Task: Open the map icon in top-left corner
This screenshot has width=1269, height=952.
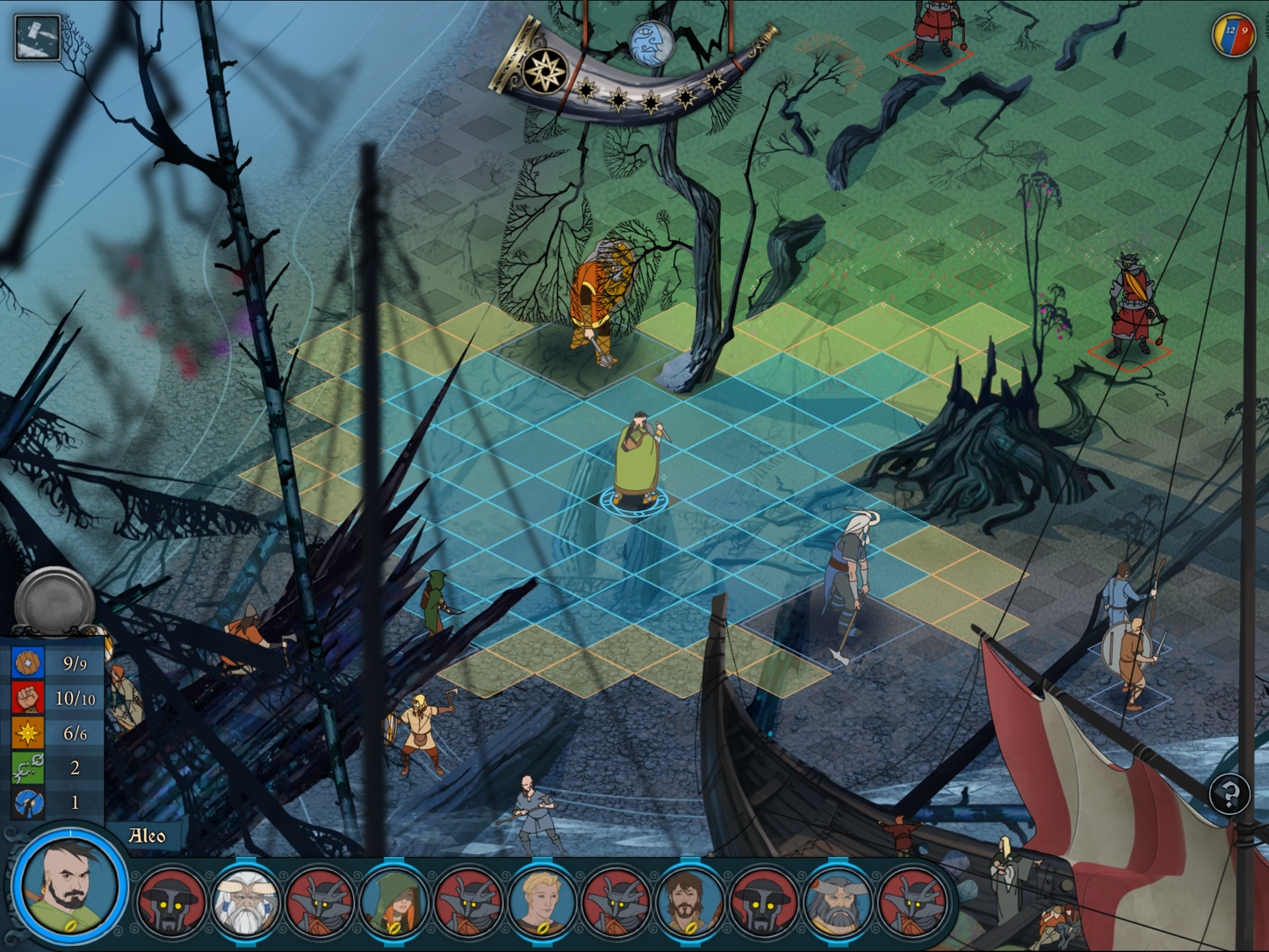Action: pyautogui.click(x=35, y=35)
